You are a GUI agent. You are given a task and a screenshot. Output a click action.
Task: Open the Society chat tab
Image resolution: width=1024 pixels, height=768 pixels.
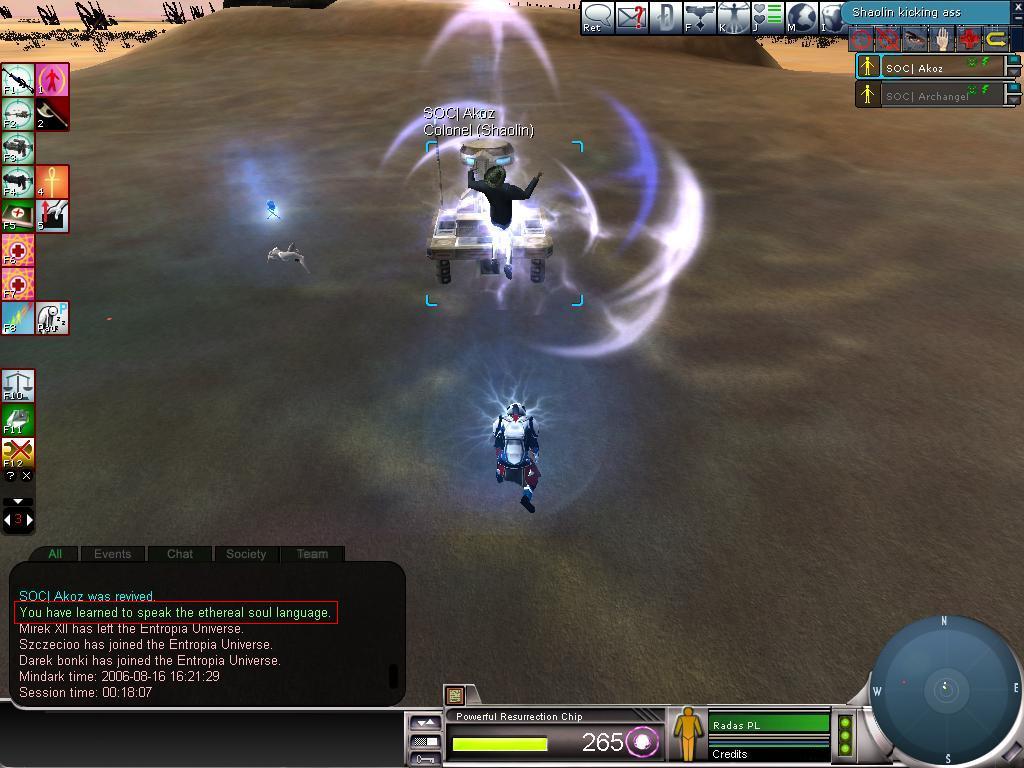point(246,553)
